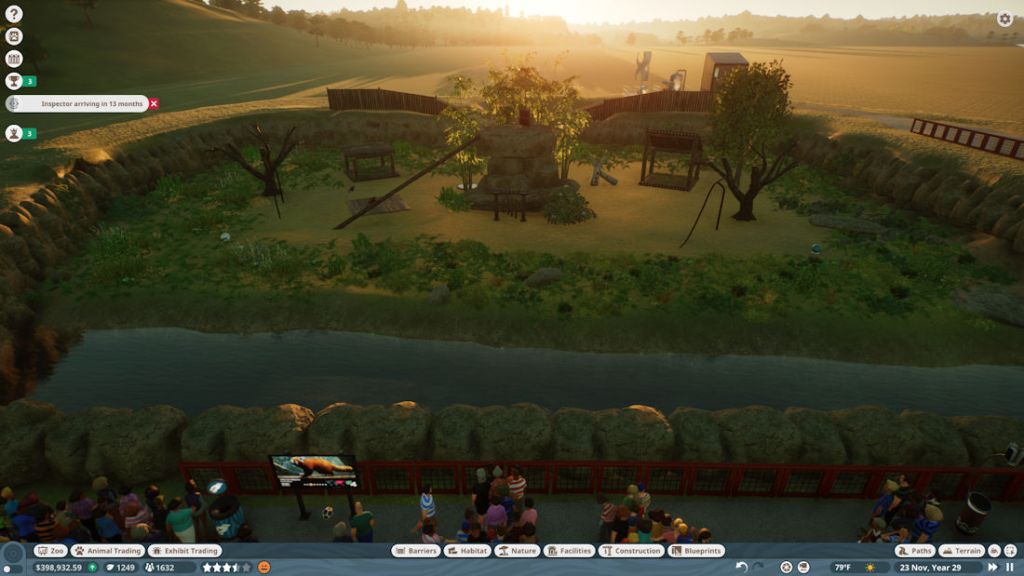View the trophy objectives icon

[x=14, y=81]
